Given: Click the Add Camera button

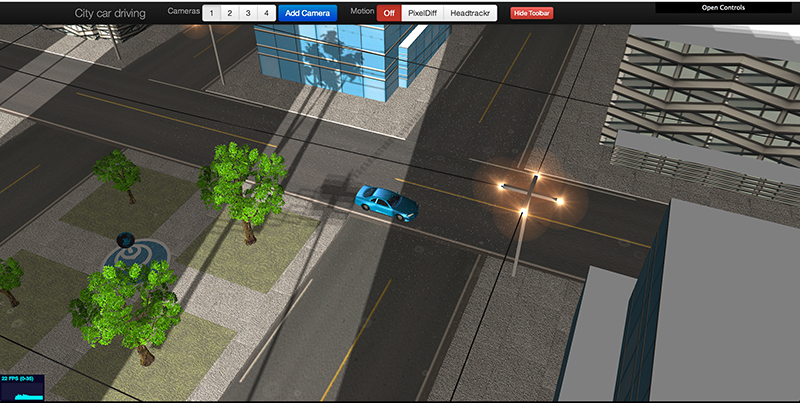Looking at the screenshot, I should click(x=307, y=13).
